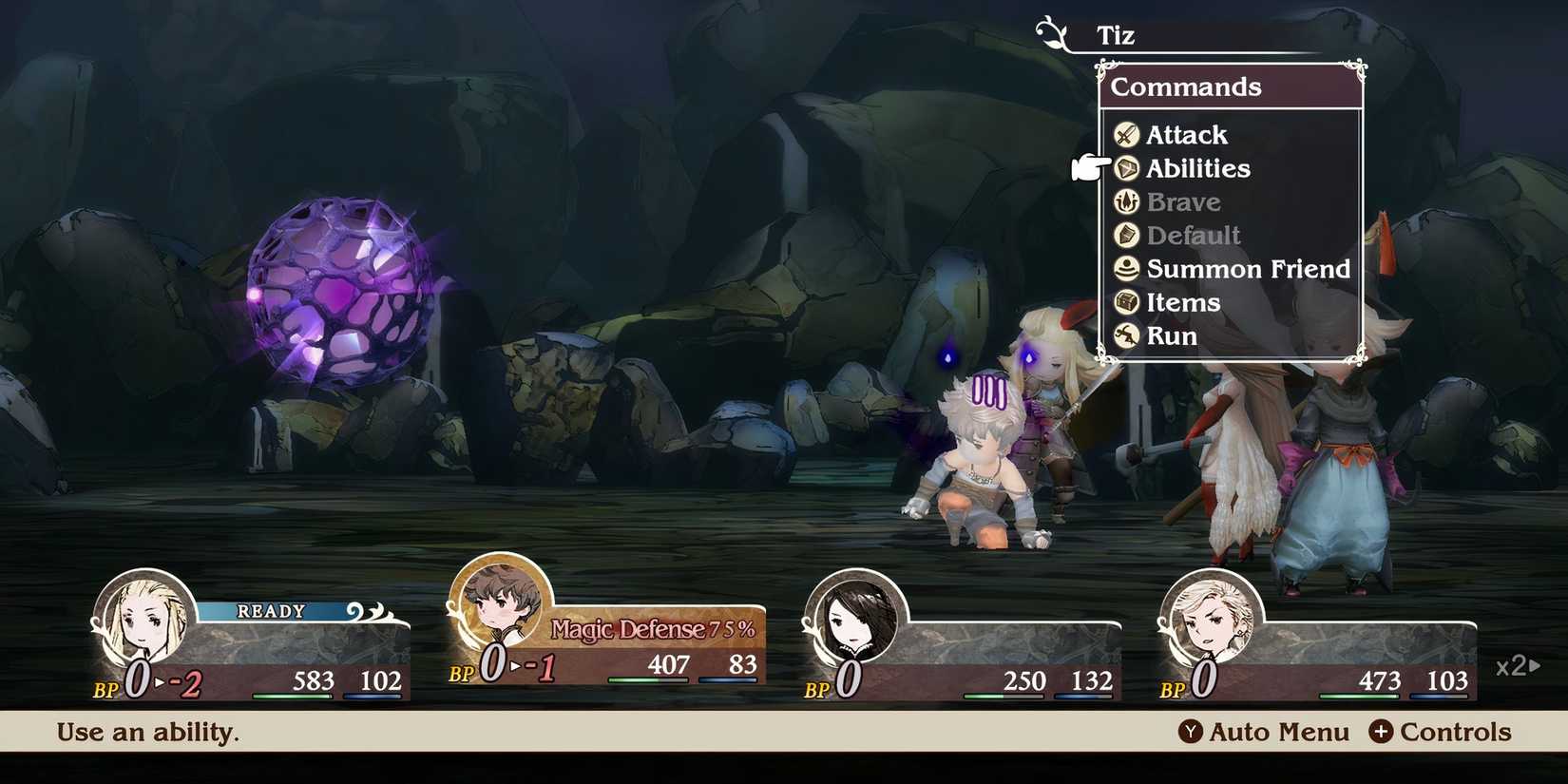Image resolution: width=1568 pixels, height=784 pixels.
Task: Click the Default shield icon
Action: 1126,235
